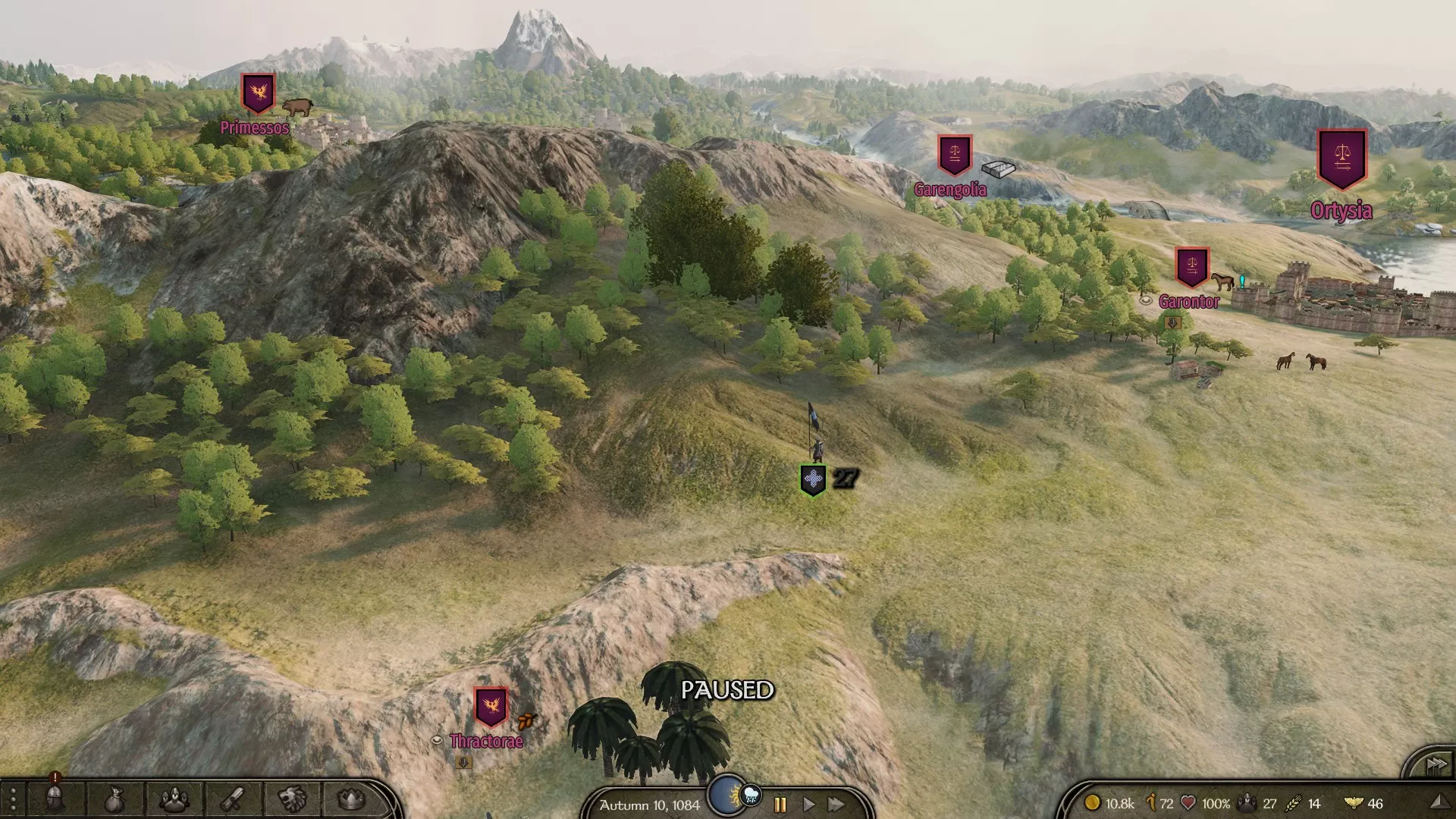The width and height of the screenshot is (1456, 819).
Task: Select the Ortysia town banner
Action: coord(1342,159)
